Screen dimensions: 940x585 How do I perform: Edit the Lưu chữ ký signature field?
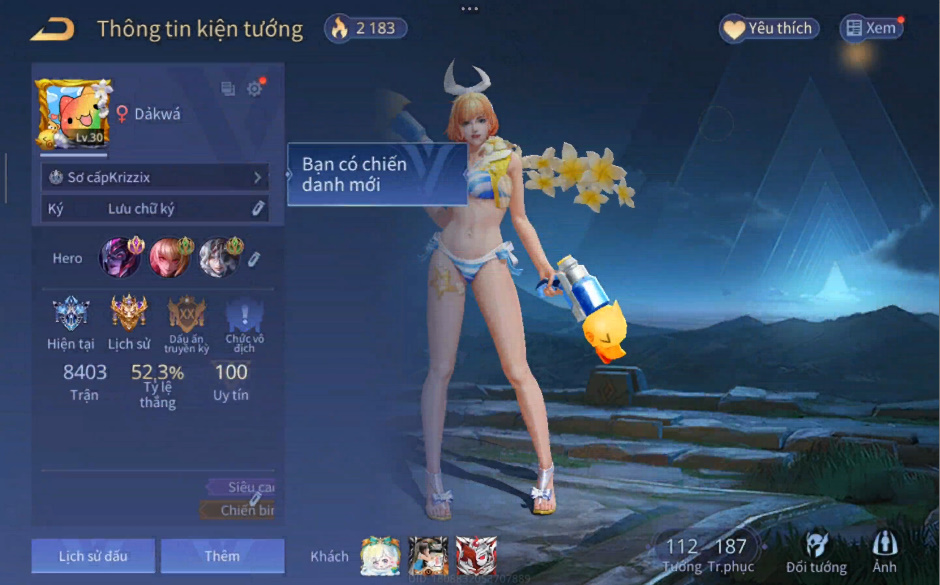click(257, 208)
